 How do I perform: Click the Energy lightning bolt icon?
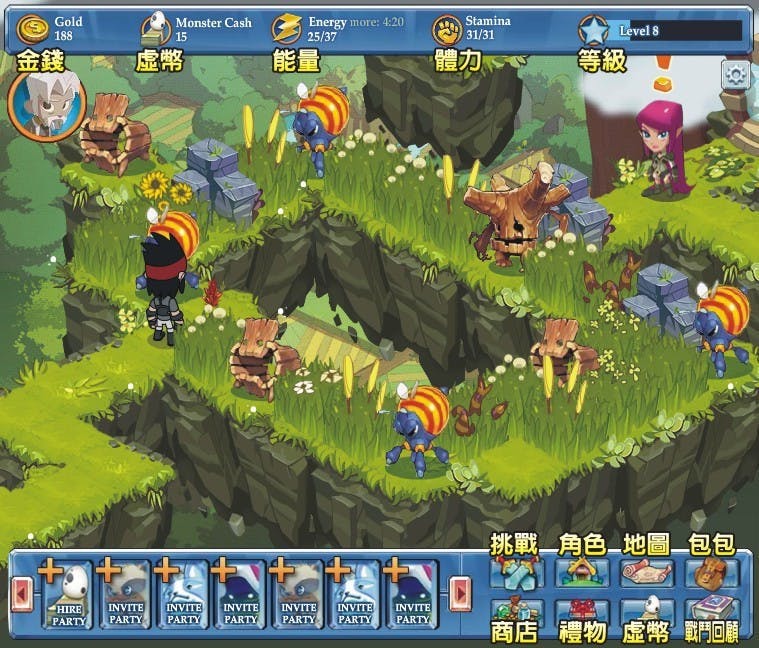287,29
